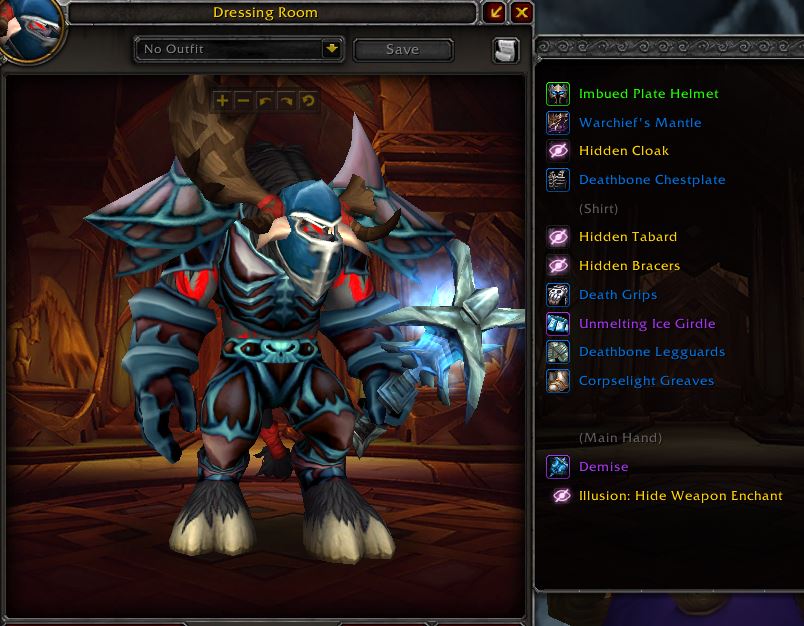The image size is (804, 626).
Task: Open the No Outfit dropdown
Action: coord(332,49)
